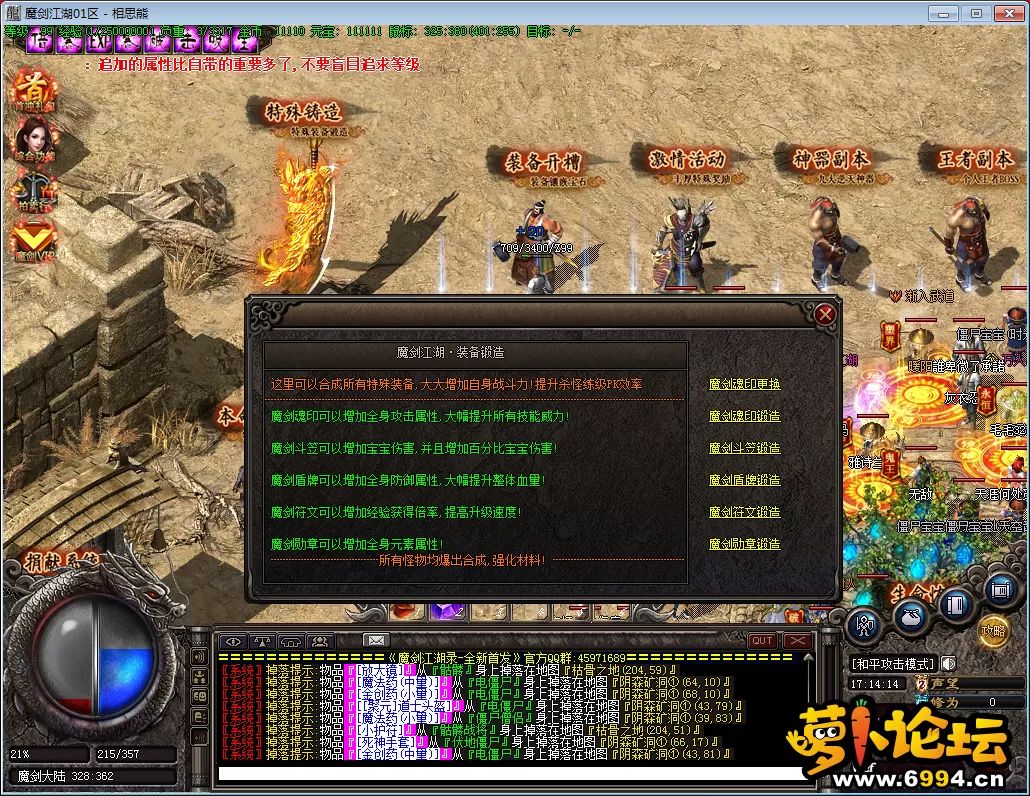Choose the 魔剑斗笠锻造 option

pos(744,448)
